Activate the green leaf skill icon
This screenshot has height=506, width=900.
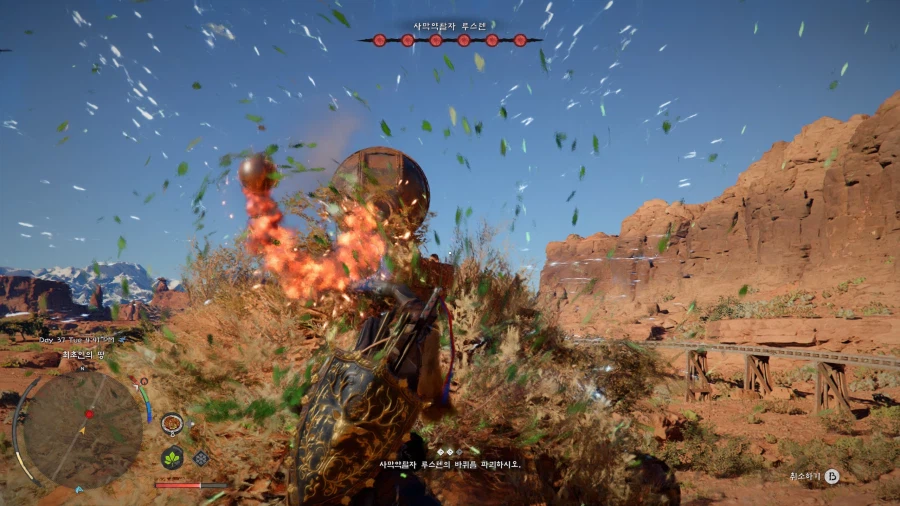coord(172,458)
